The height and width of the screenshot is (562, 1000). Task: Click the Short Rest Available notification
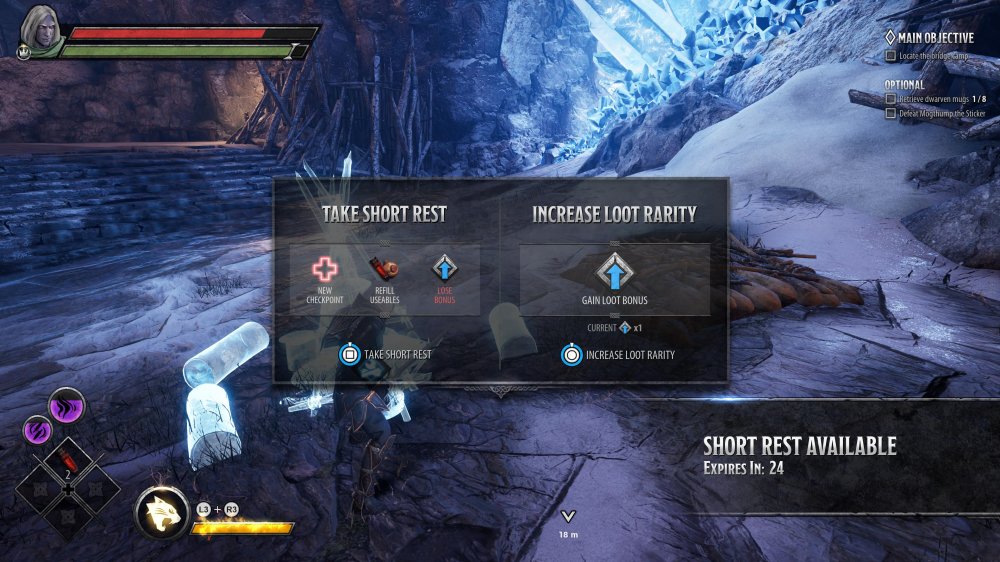click(x=799, y=455)
